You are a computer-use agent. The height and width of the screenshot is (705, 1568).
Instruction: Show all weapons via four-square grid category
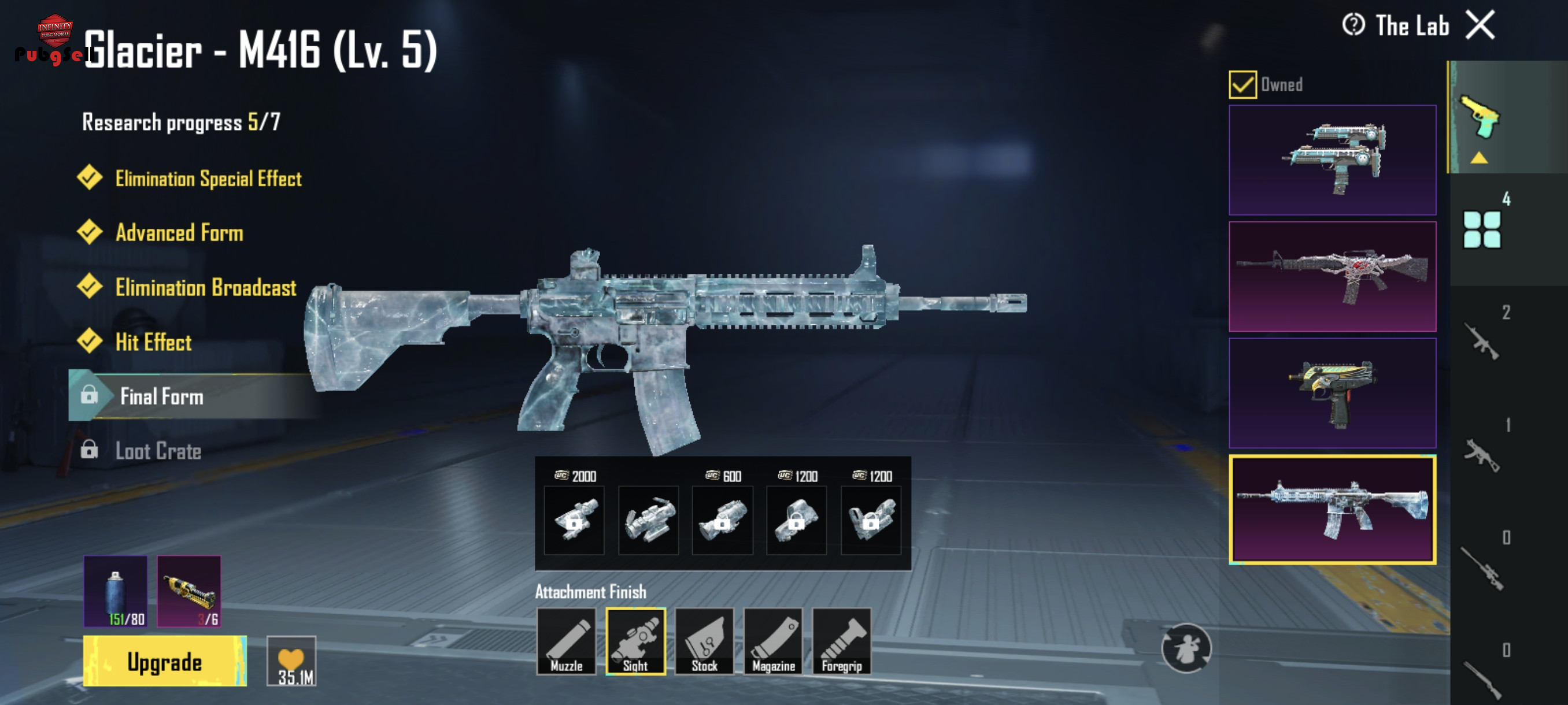[x=1482, y=229]
